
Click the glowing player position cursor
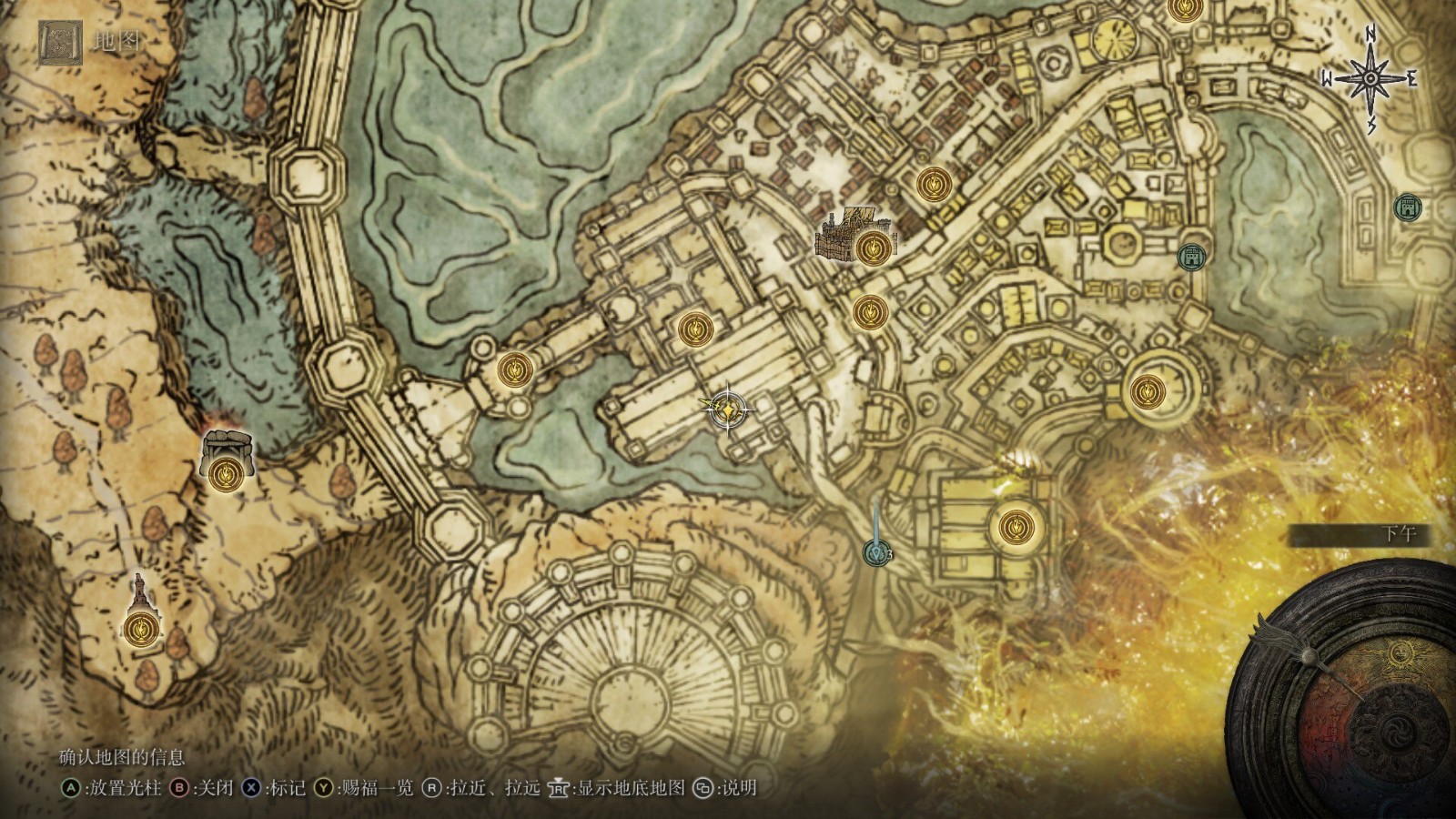tap(729, 409)
